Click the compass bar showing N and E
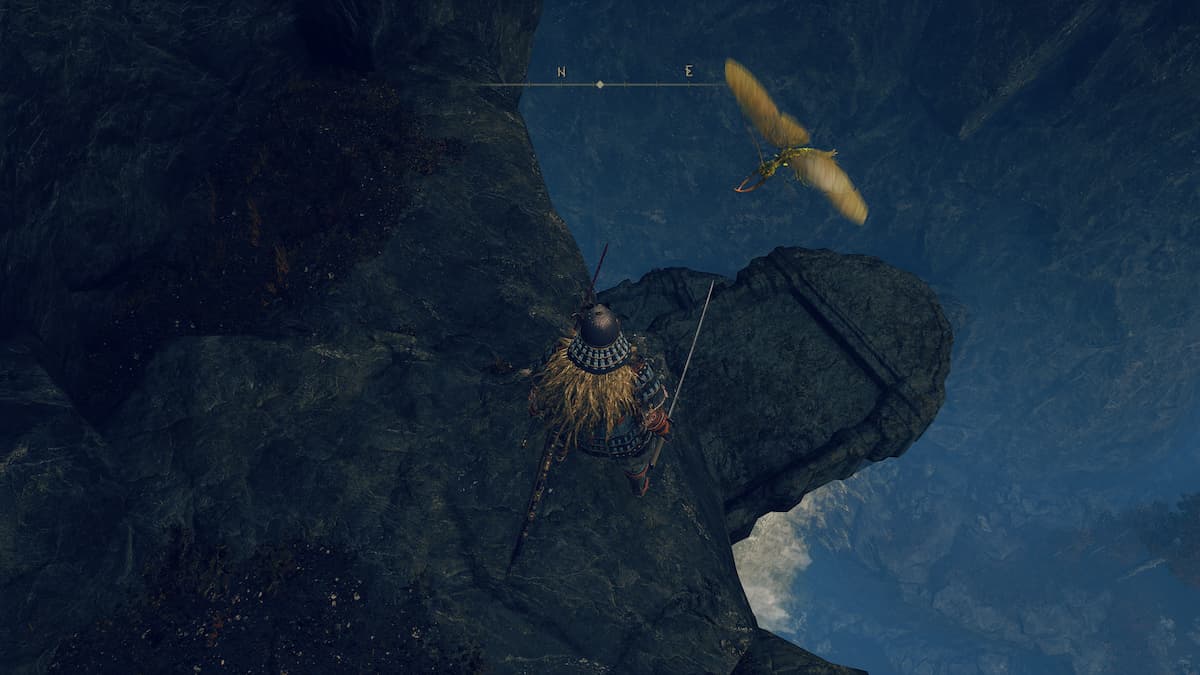 (600, 84)
